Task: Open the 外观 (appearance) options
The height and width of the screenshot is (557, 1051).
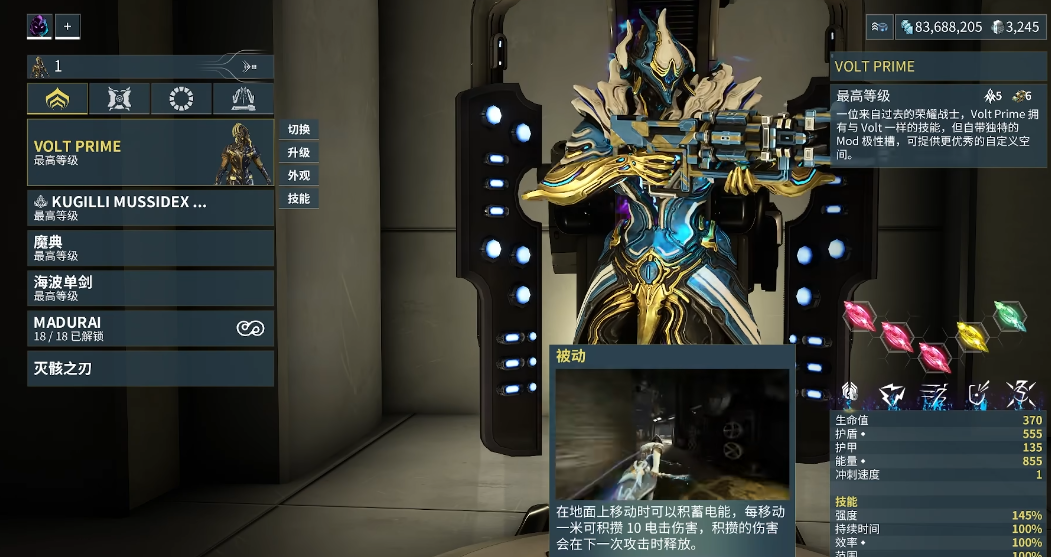Action: pyautogui.click(x=299, y=175)
